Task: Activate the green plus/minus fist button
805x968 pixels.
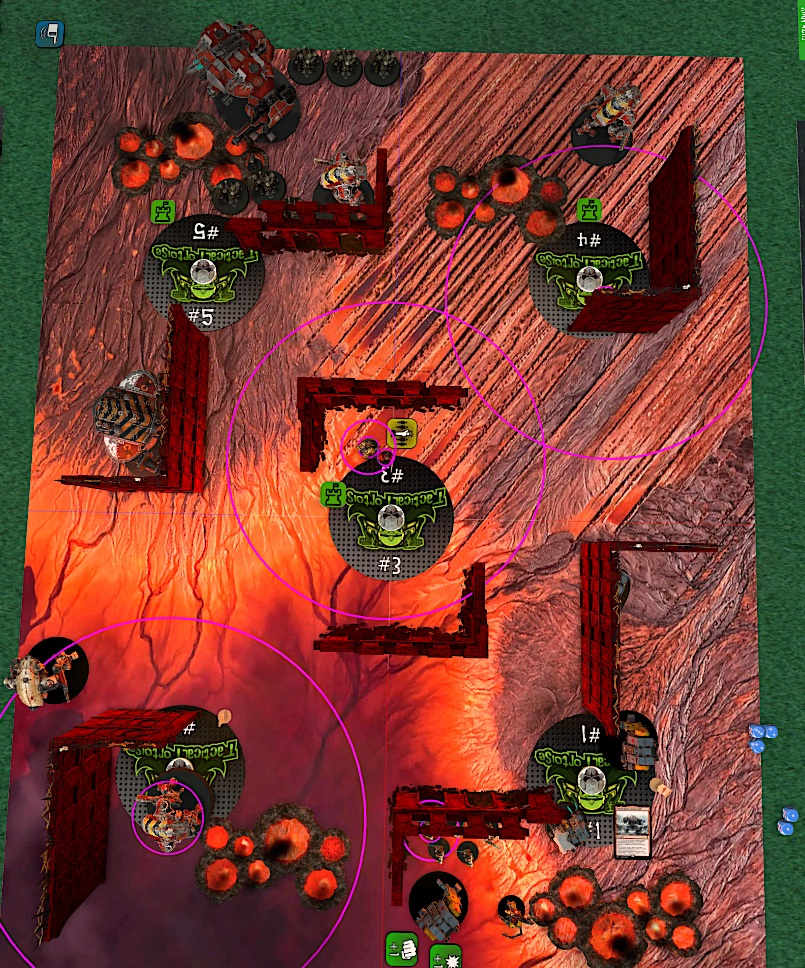Action: coord(400,948)
